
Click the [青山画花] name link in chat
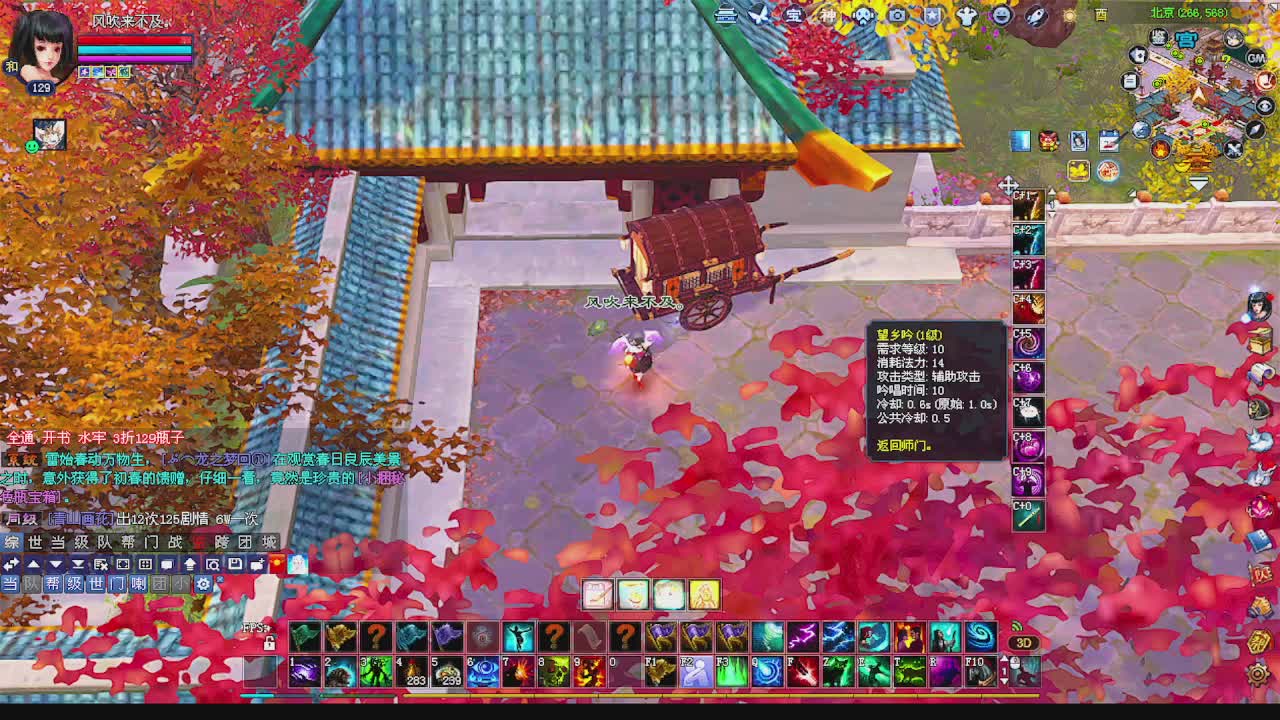click(x=81, y=518)
